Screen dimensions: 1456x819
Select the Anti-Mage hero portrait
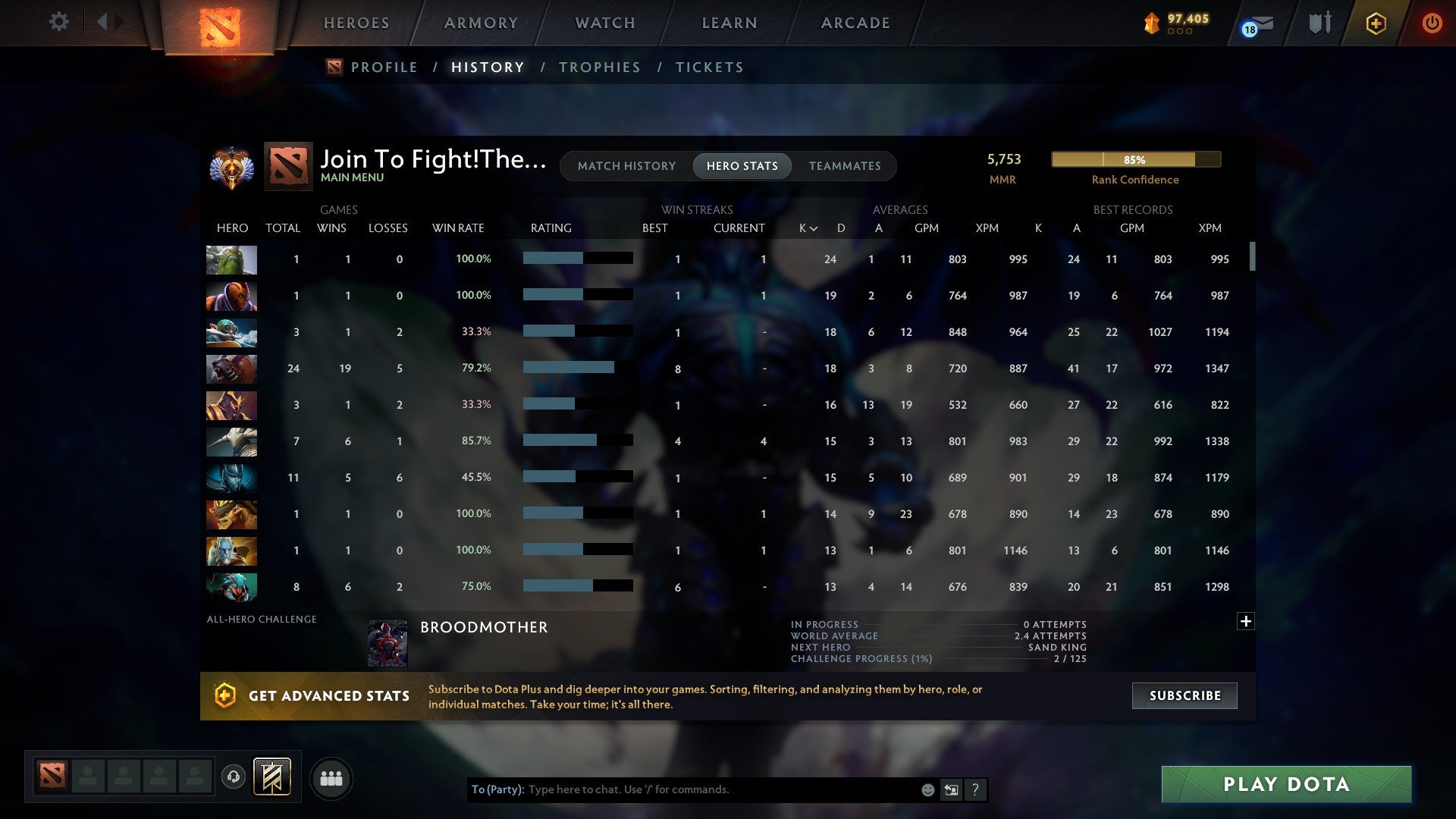[231, 296]
